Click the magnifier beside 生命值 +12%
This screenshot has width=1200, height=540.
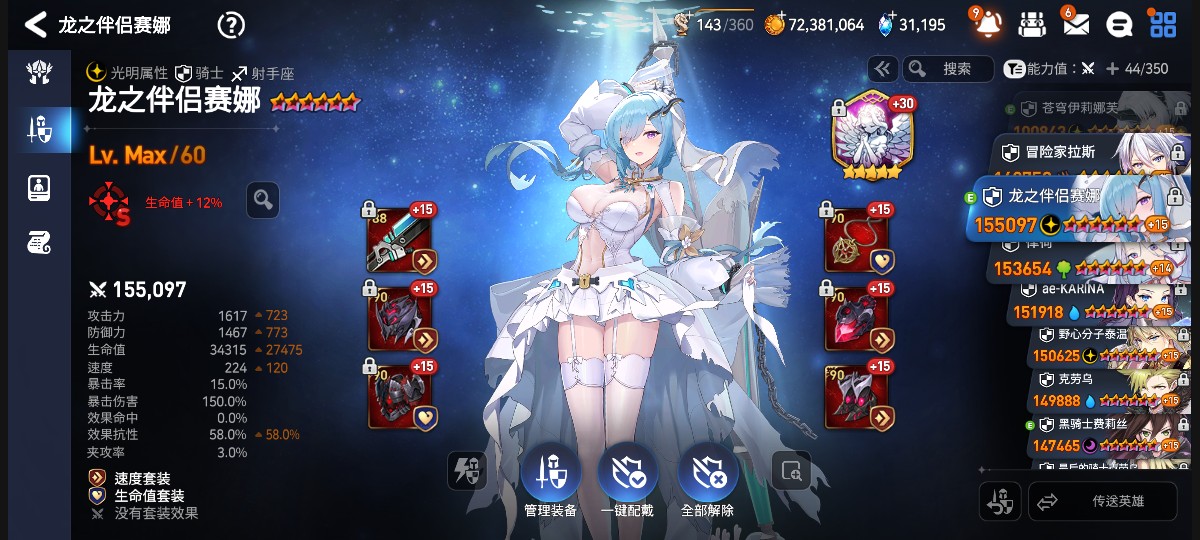tap(263, 201)
